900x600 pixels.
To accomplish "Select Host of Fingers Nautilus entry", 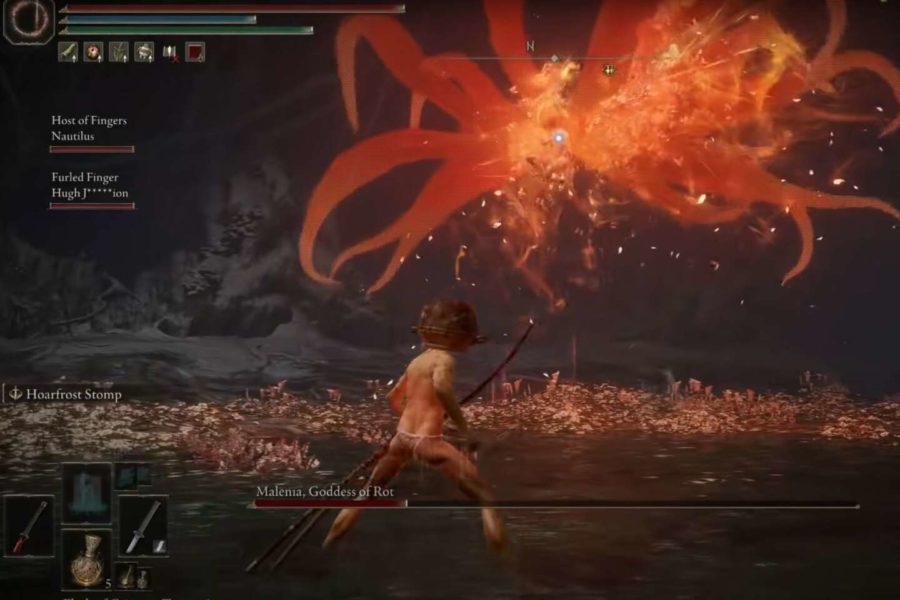I will [90, 128].
